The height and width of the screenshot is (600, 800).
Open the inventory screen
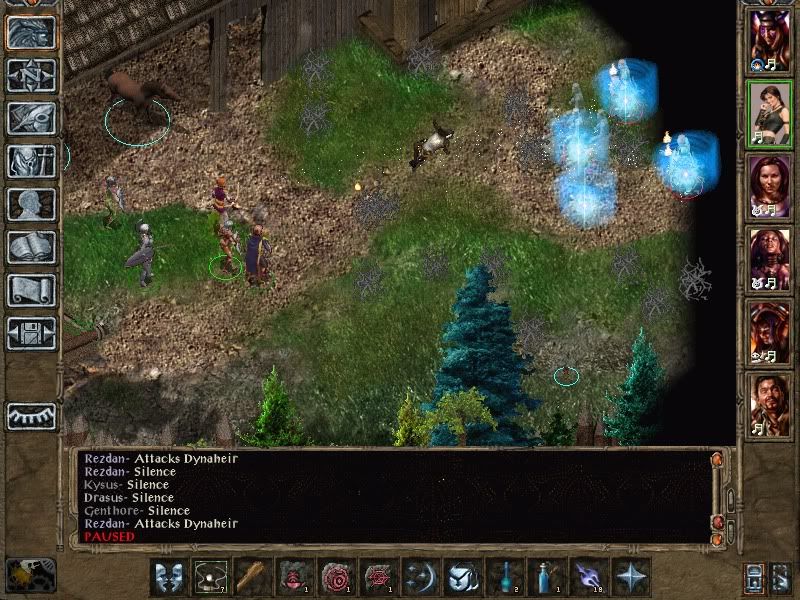(31, 161)
